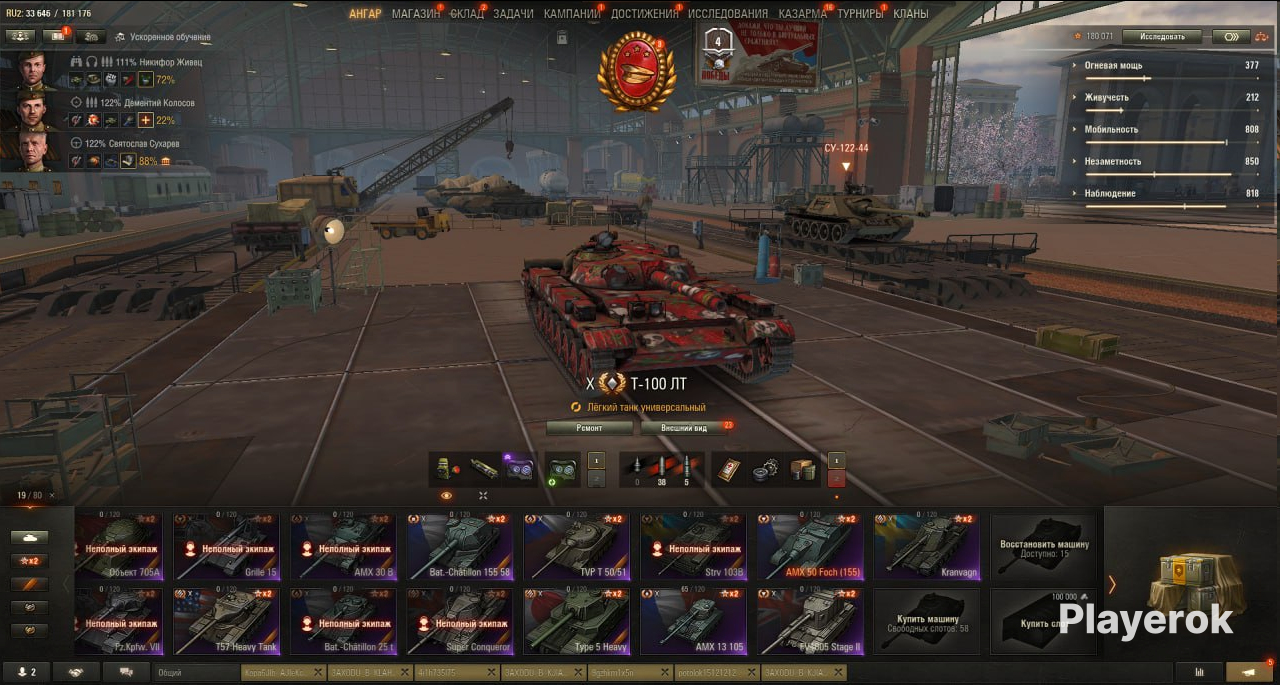Open Внешний вид appearance customization
The height and width of the screenshot is (685, 1280).
coord(687,428)
